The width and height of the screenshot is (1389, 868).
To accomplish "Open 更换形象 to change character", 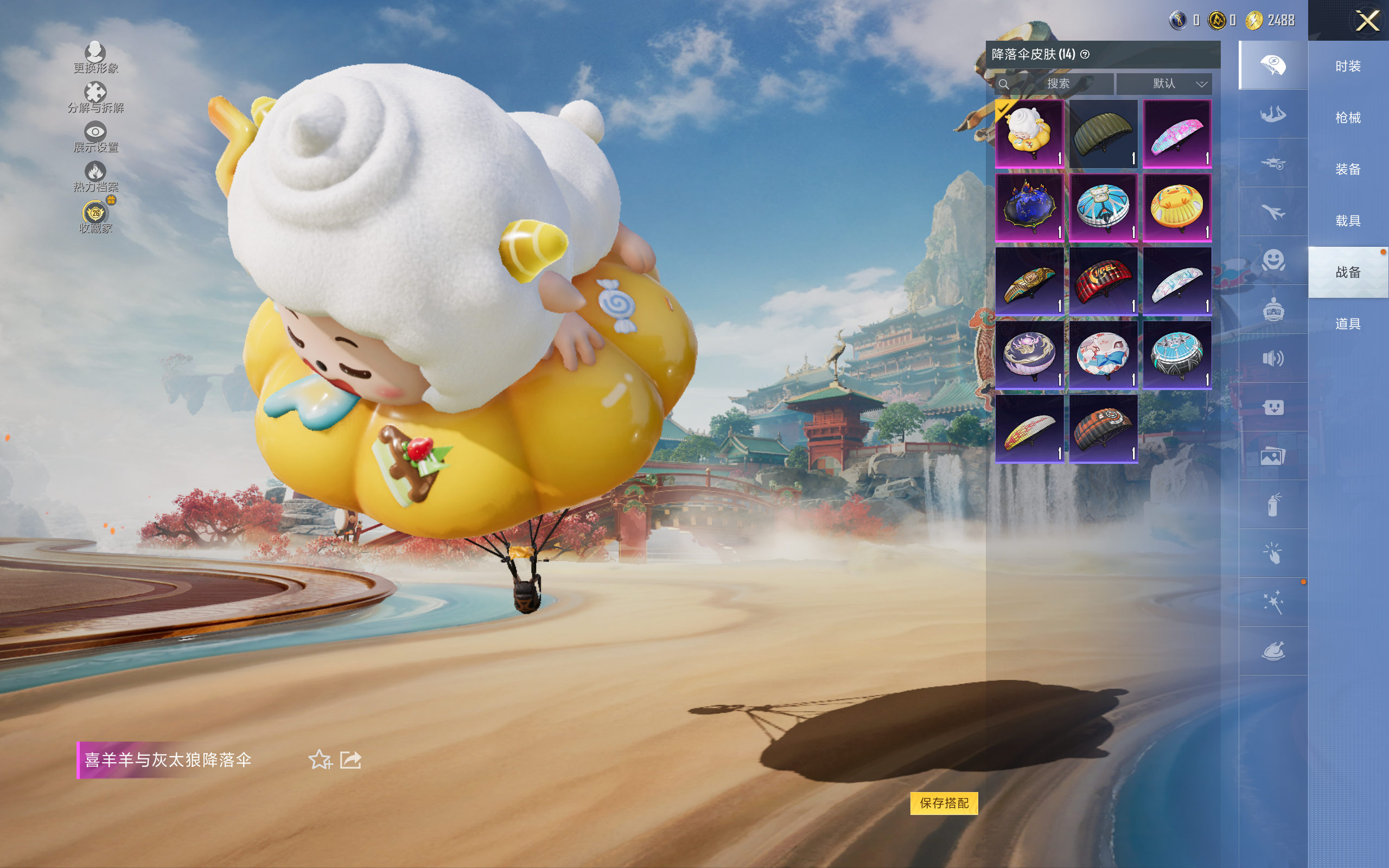I will click(x=95, y=58).
